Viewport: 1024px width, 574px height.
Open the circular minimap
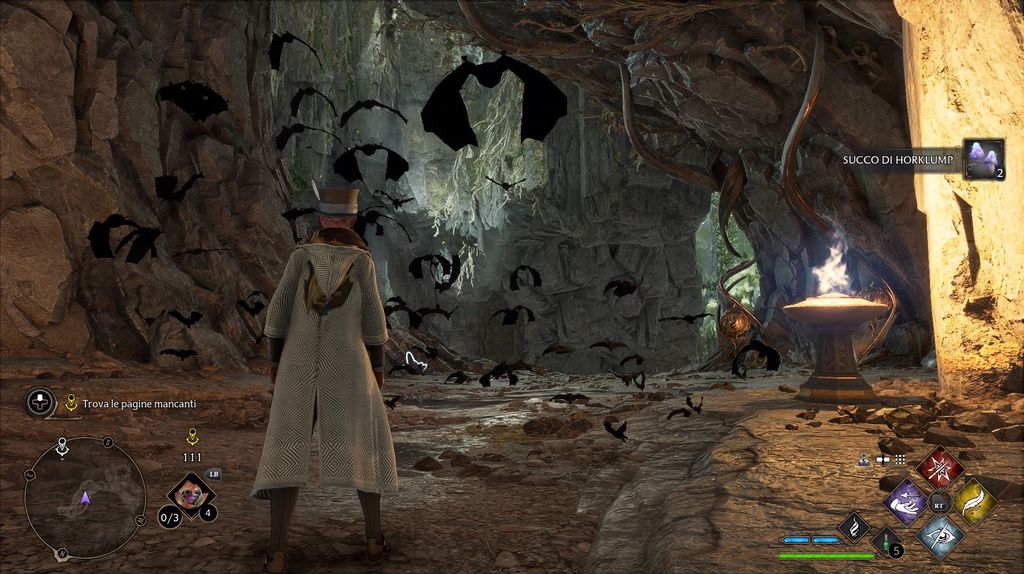tap(85, 497)
